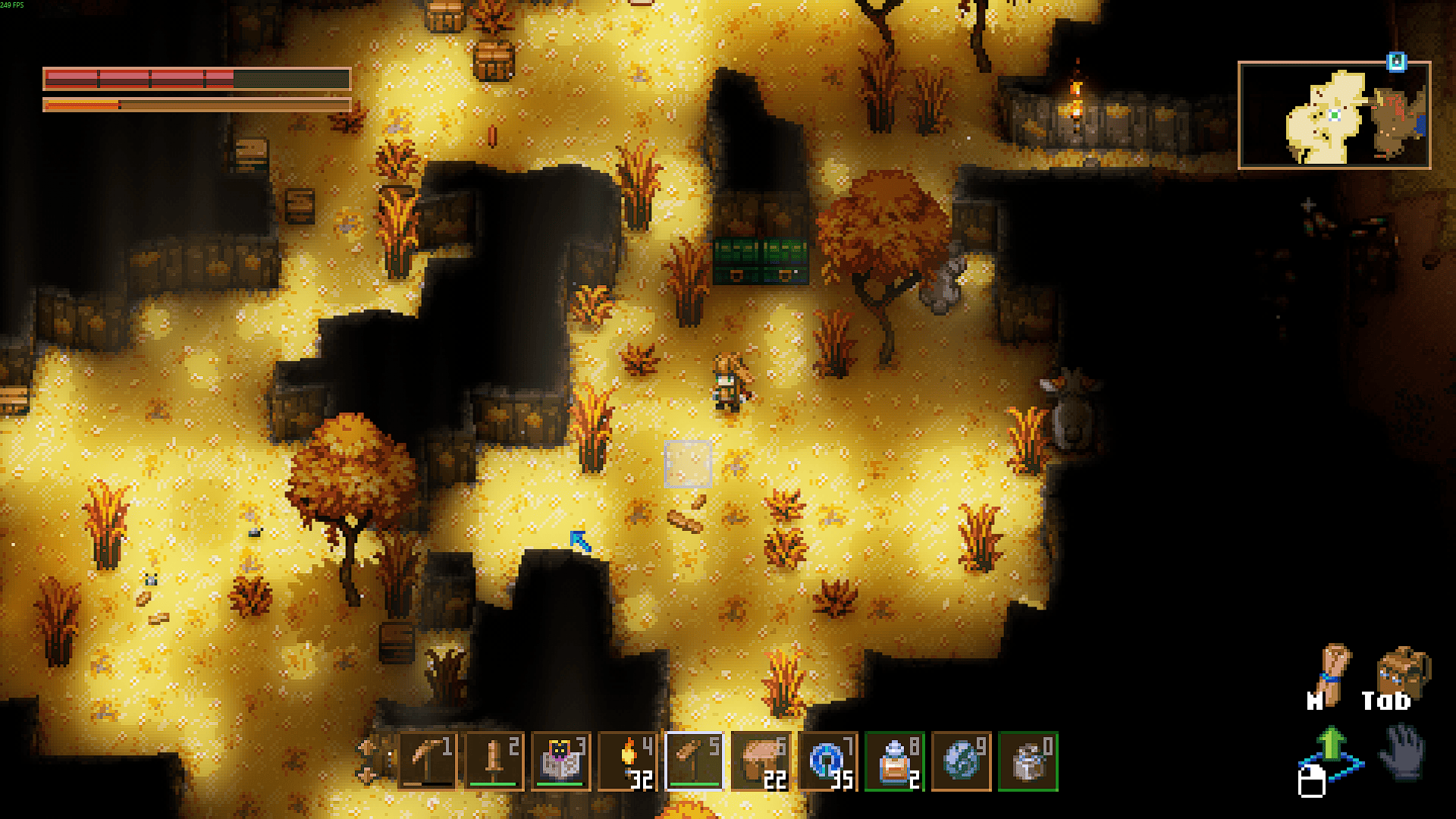Open the minimap in the corner
Screen dimensions: 1456x819
(x=1334, y=115)
